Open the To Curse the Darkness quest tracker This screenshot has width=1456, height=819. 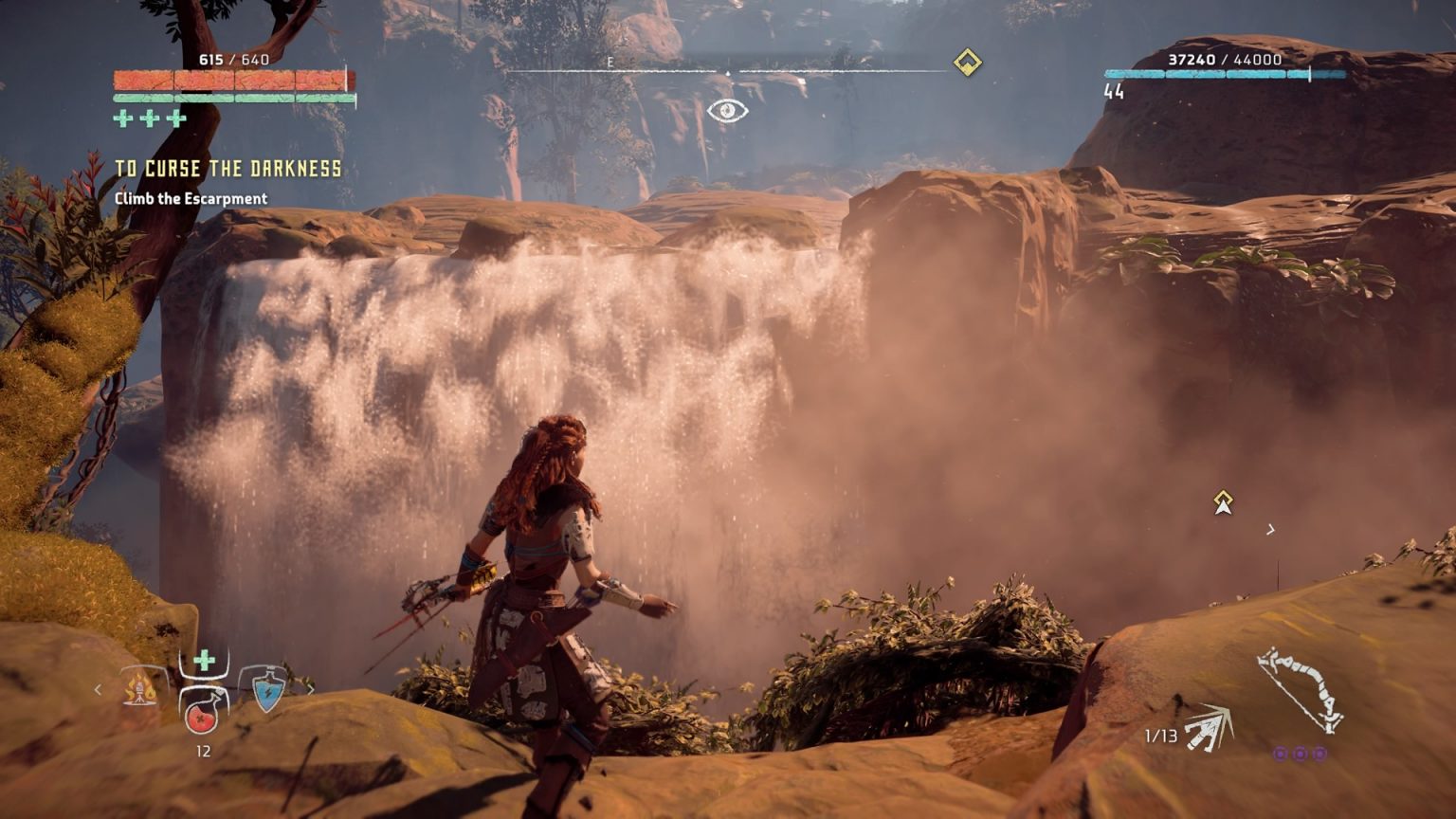click(227, 170)
